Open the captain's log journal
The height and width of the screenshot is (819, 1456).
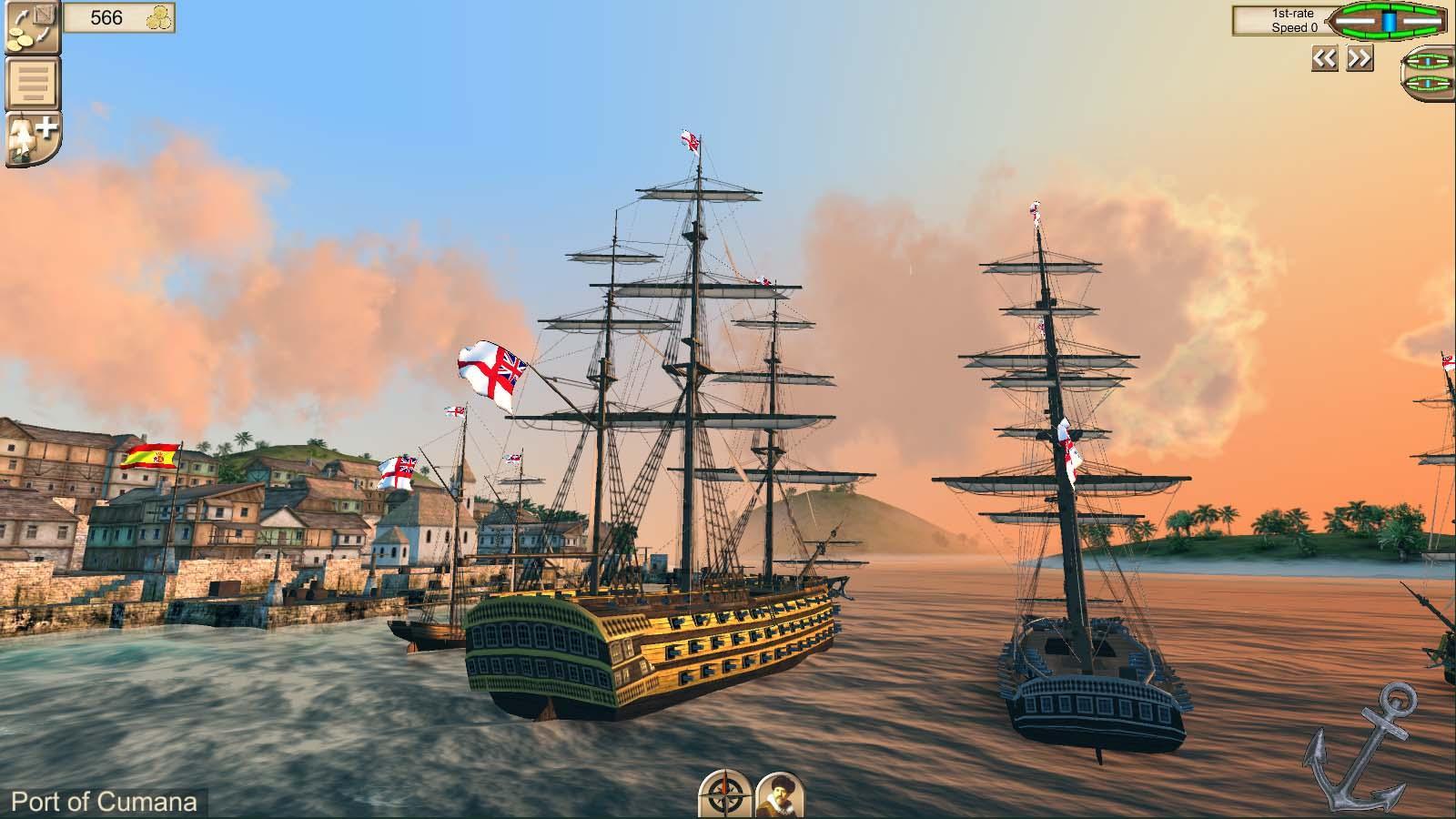coord(30,82)
